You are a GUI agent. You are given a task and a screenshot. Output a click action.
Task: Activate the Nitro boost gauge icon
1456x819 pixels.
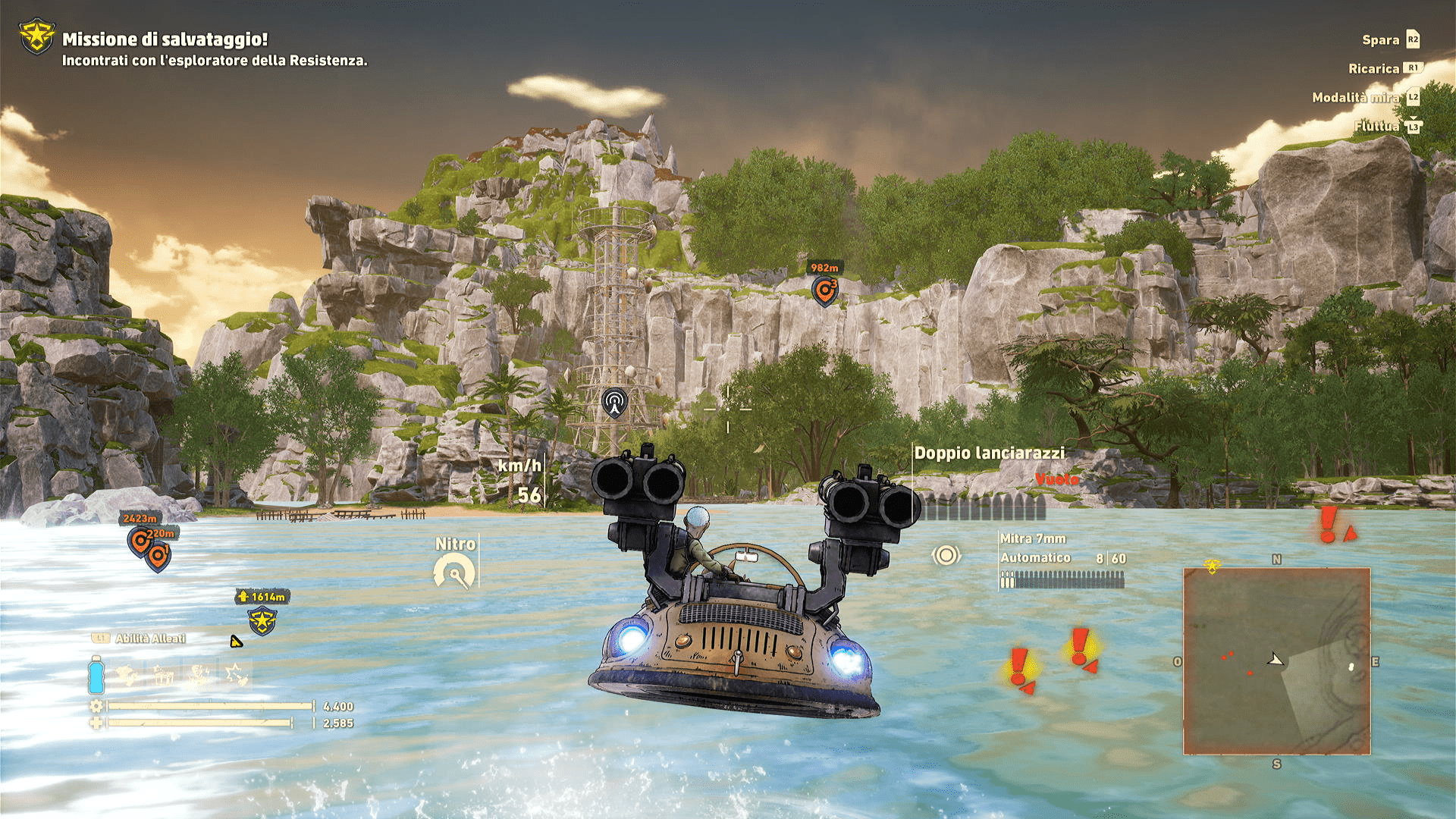pyautogui.click(x=454, y=572)
